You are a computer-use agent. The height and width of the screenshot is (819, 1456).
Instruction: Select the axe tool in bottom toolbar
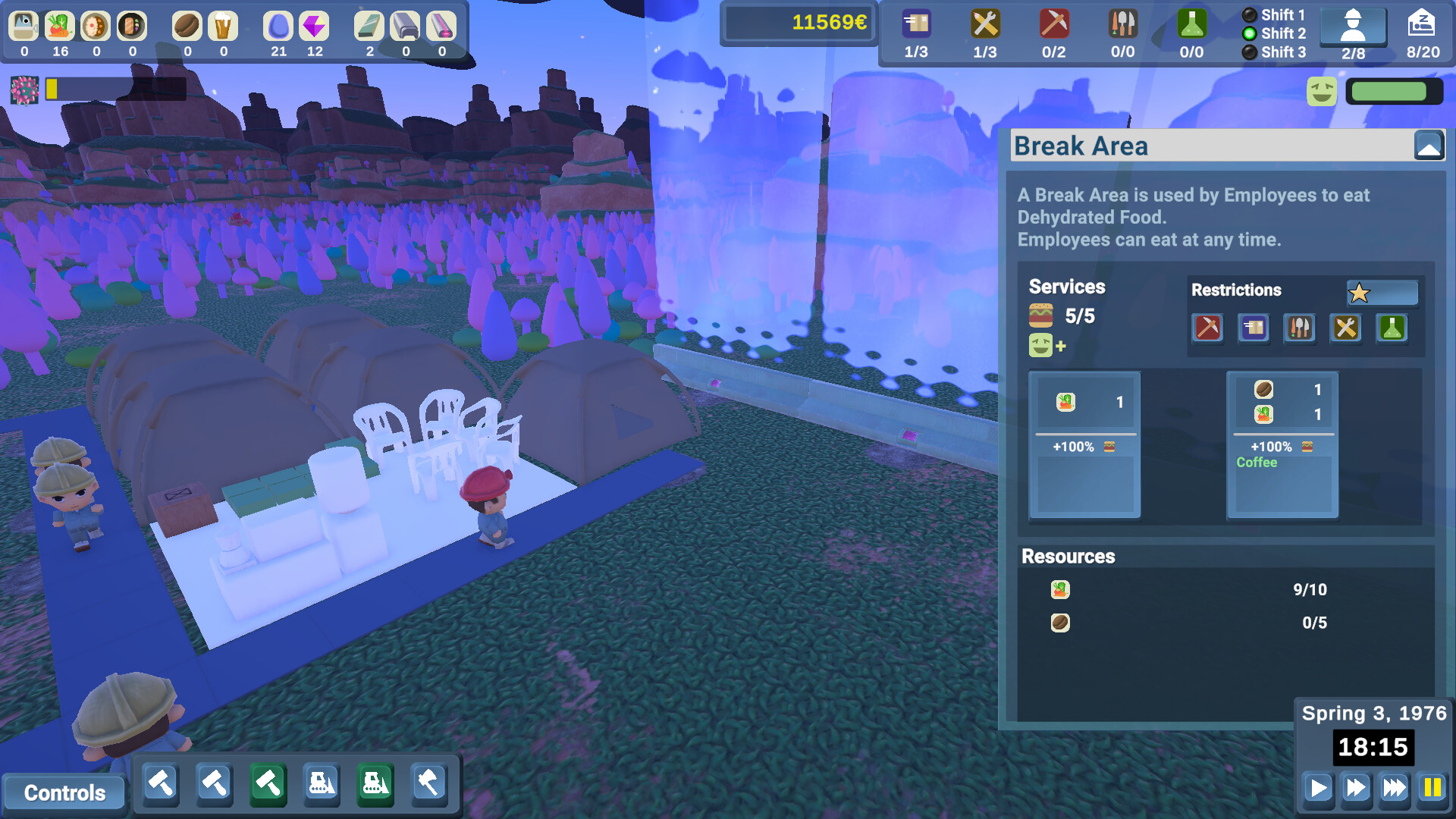pos(428,783)
